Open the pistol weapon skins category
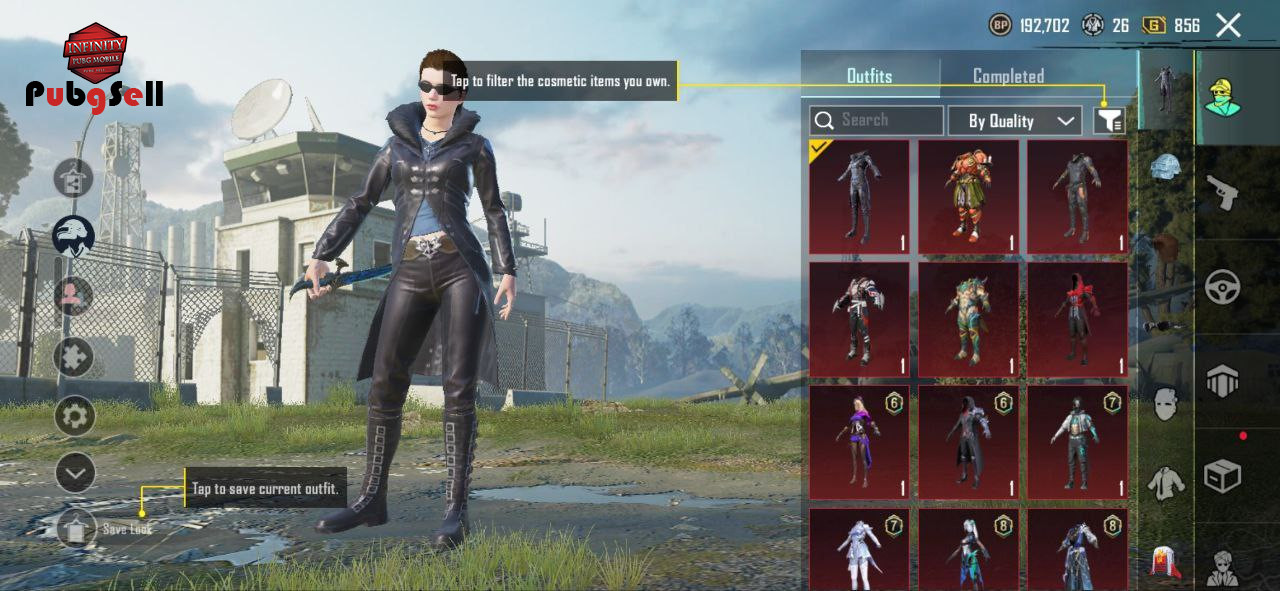 1222,193
